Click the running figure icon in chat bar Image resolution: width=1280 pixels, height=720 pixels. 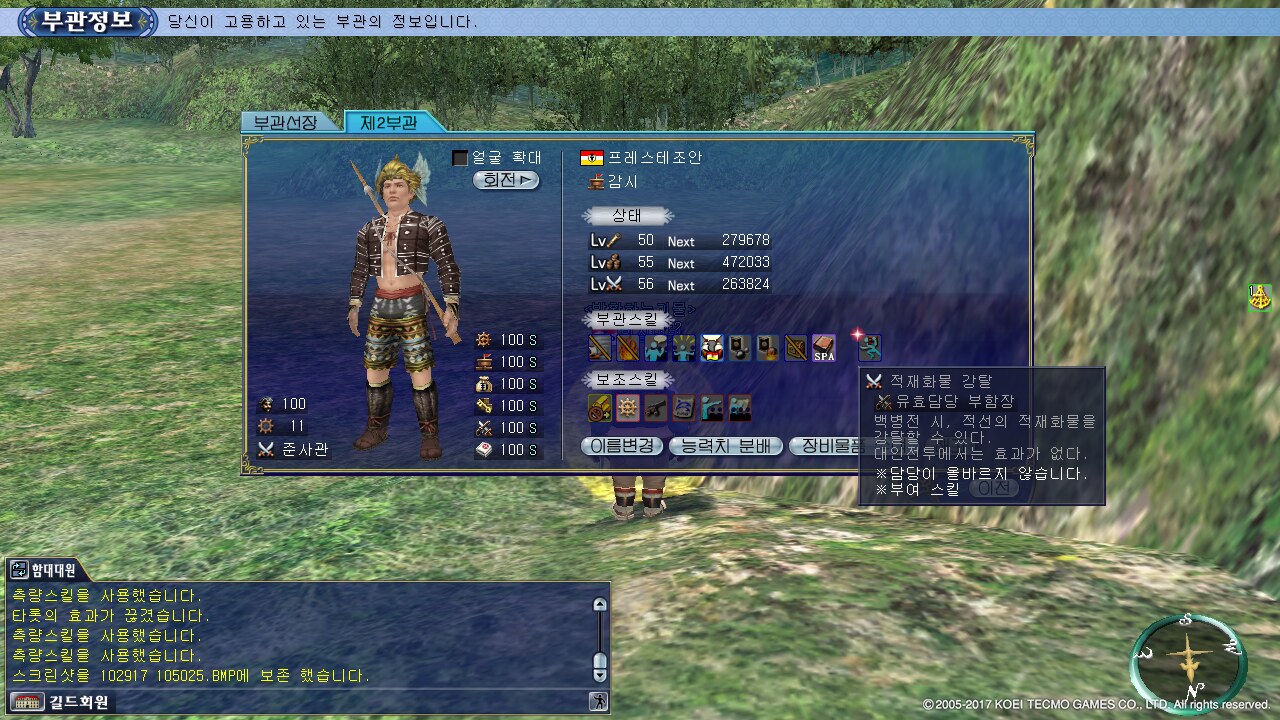coord(599,702)
